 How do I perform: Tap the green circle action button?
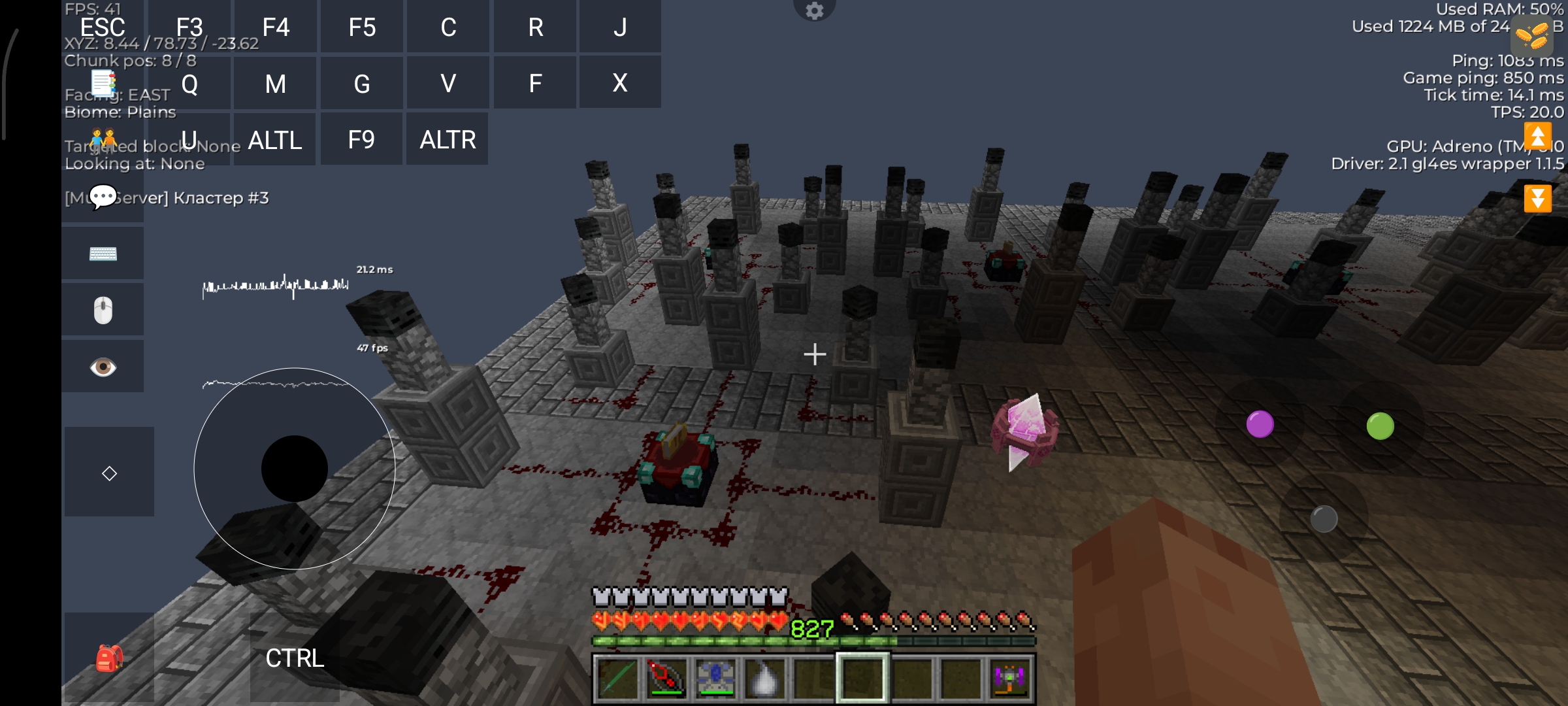[x=1380, y=426]
